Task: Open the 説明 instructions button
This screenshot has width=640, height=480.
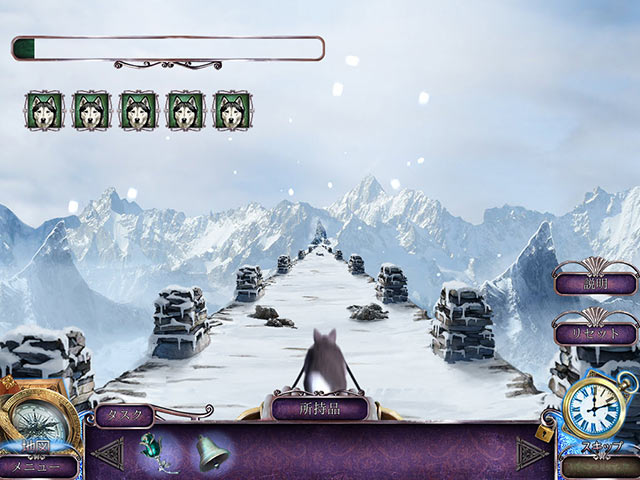Action: click(596, 283)
